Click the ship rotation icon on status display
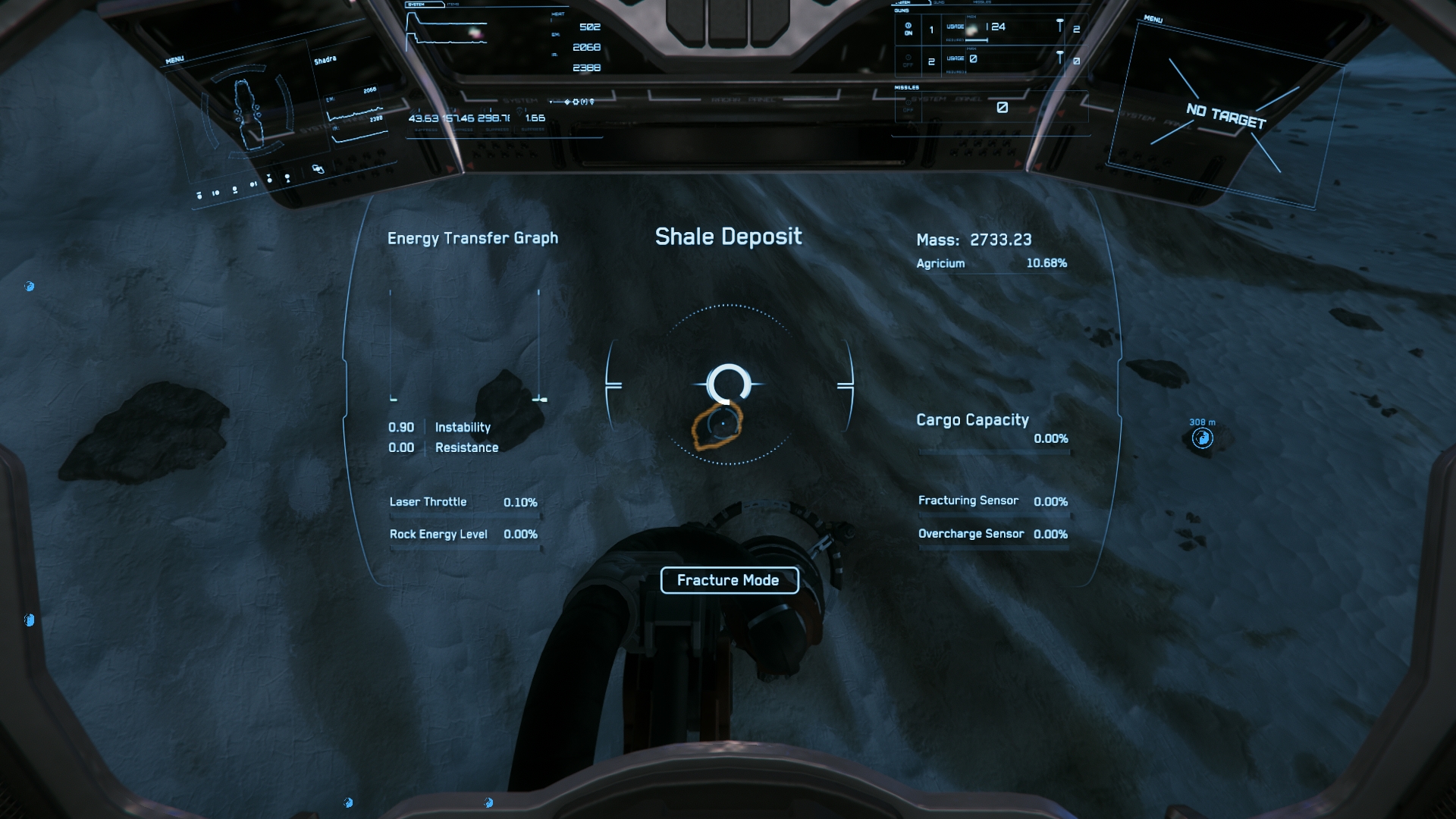The image size is (1456, 819). coord(318,169)
